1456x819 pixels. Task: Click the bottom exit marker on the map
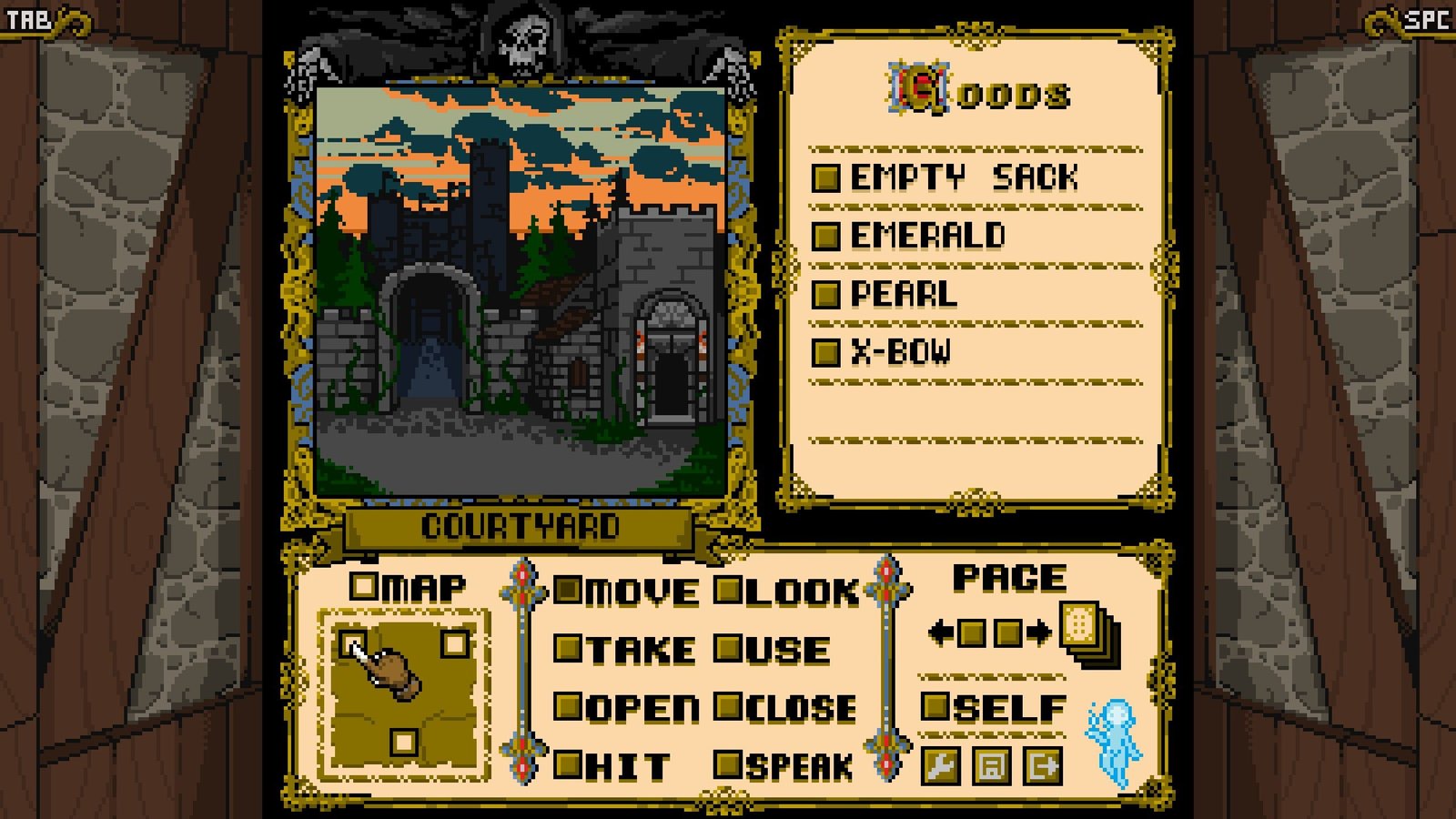[404, 743]
